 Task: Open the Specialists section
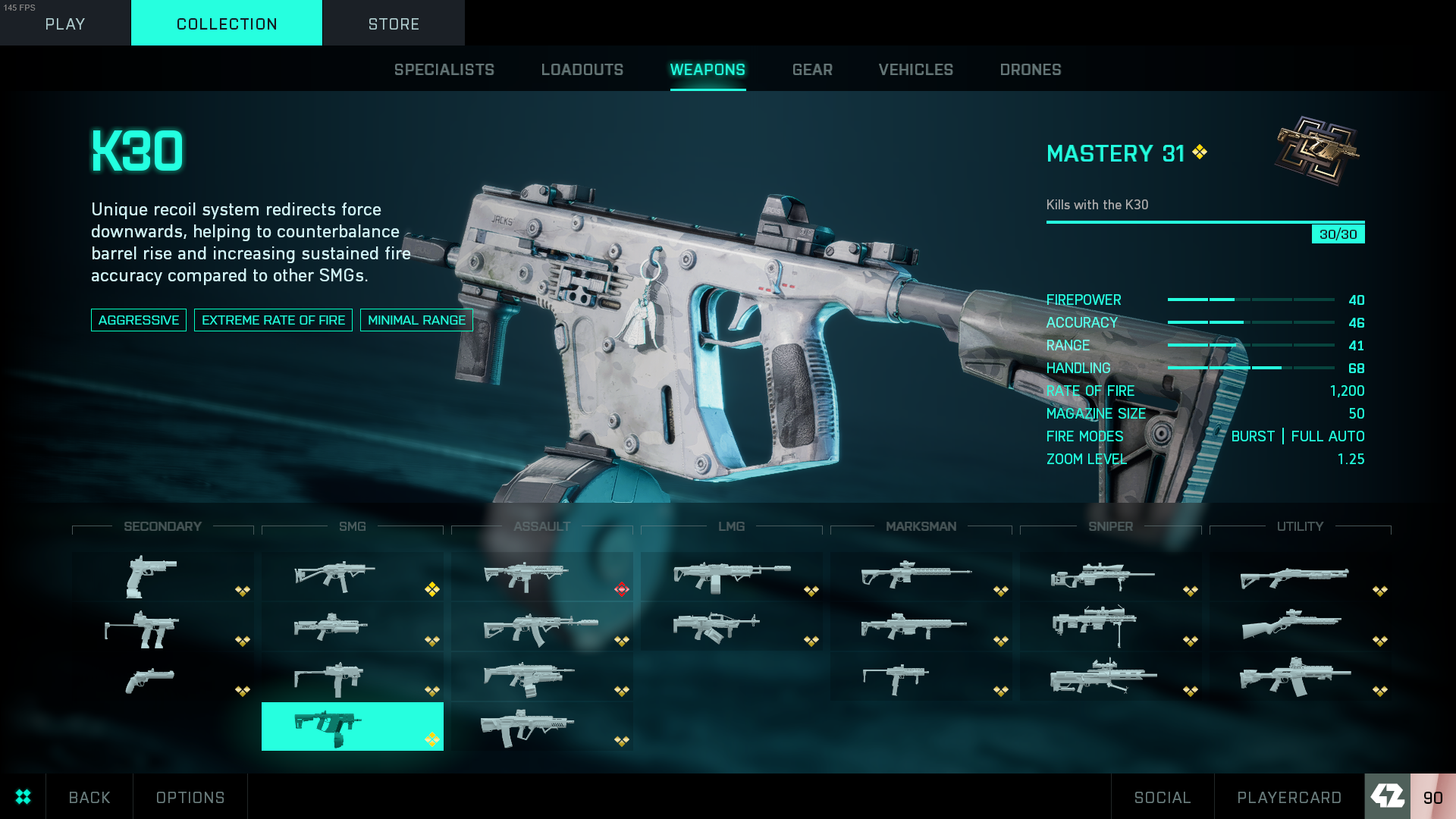pos(444,70)
